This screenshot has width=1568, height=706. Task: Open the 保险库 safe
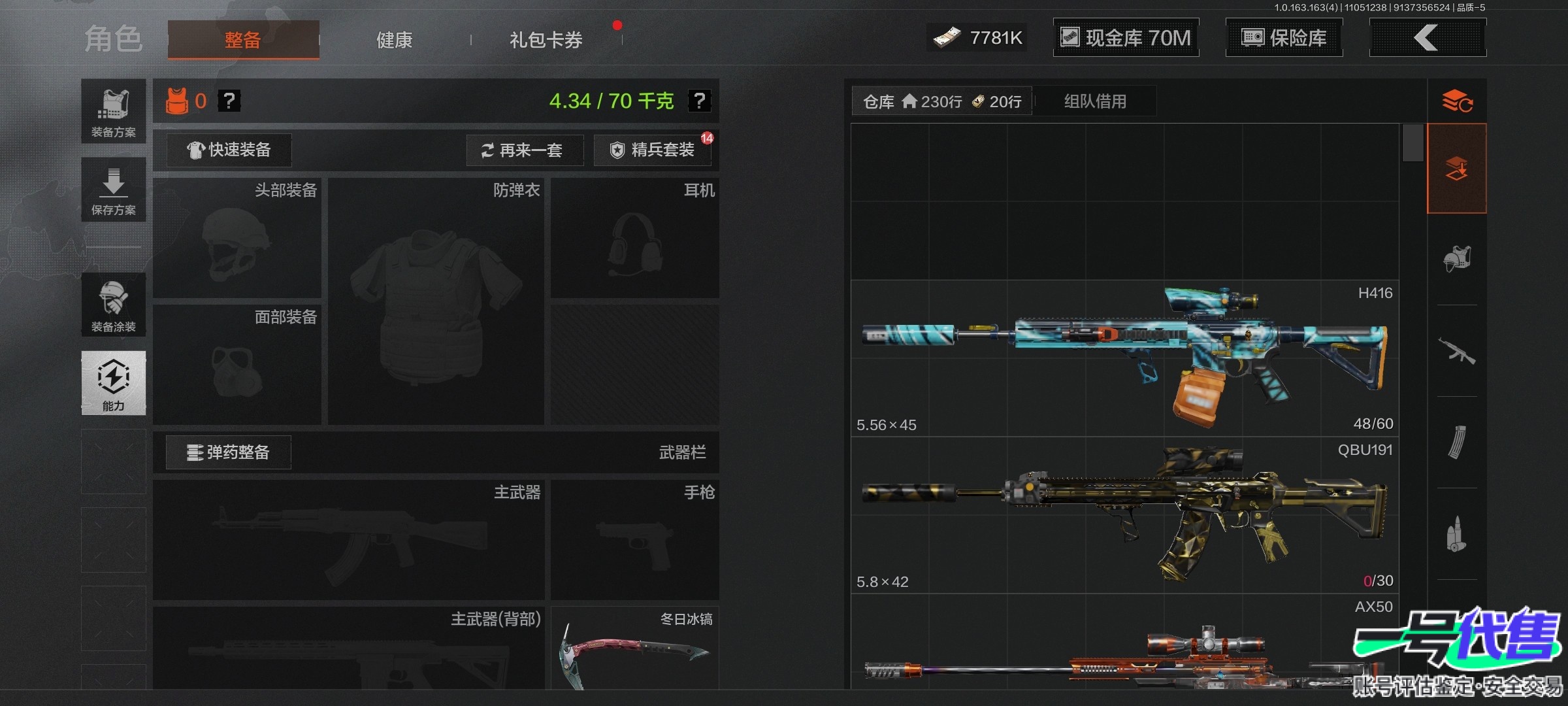pyautogui.click(x=1284, y=37)
